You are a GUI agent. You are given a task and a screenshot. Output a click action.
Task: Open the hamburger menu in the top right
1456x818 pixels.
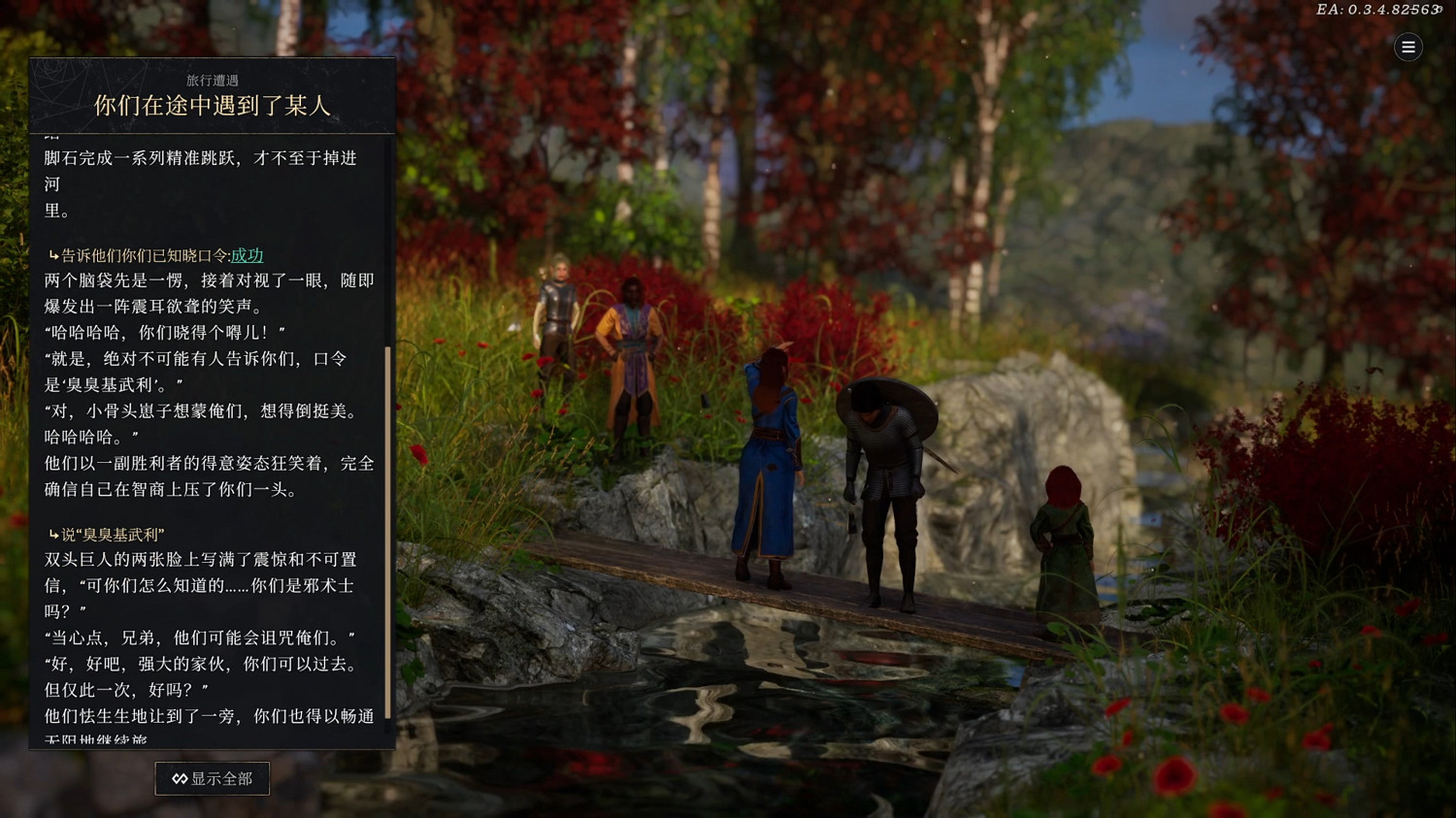pos(1407,47)
